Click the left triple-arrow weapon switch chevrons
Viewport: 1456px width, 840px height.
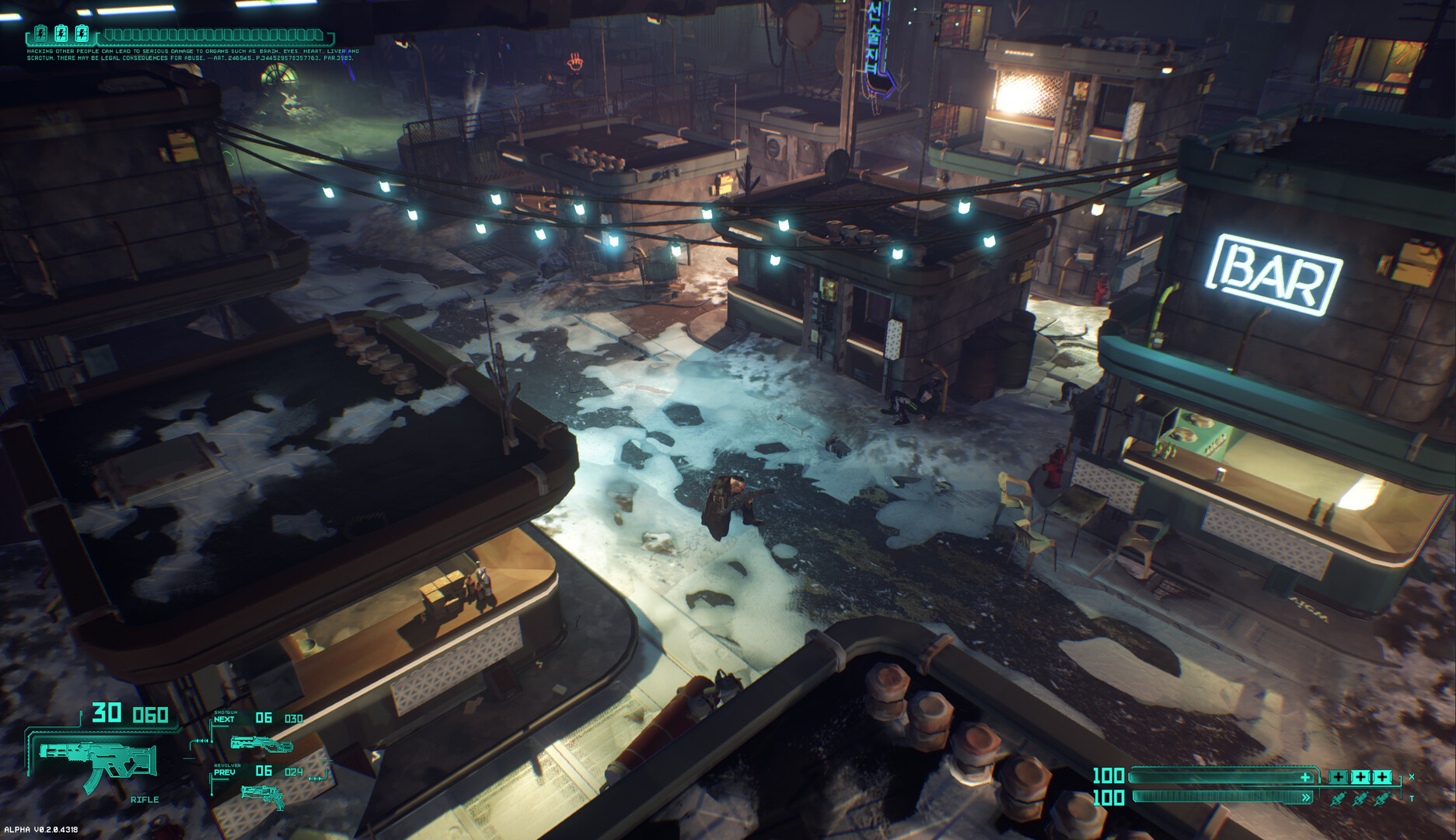pos(201,740)
